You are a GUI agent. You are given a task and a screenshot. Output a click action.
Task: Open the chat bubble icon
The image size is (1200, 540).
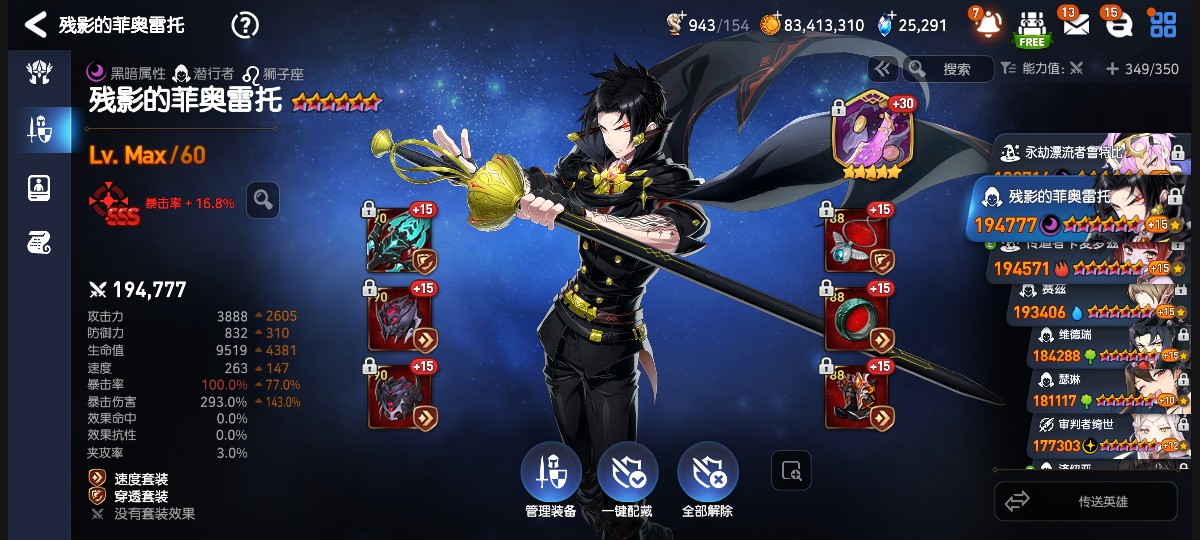(x=1119, y=24)
